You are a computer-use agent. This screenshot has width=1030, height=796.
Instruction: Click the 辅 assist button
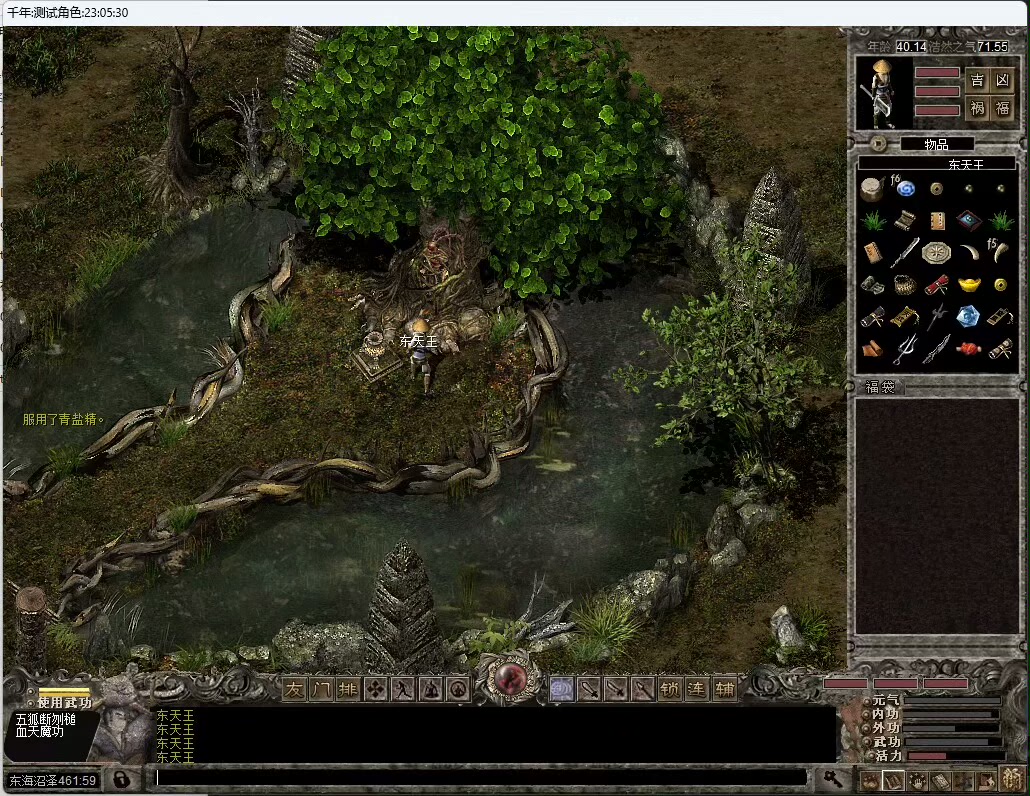point(724,689)
